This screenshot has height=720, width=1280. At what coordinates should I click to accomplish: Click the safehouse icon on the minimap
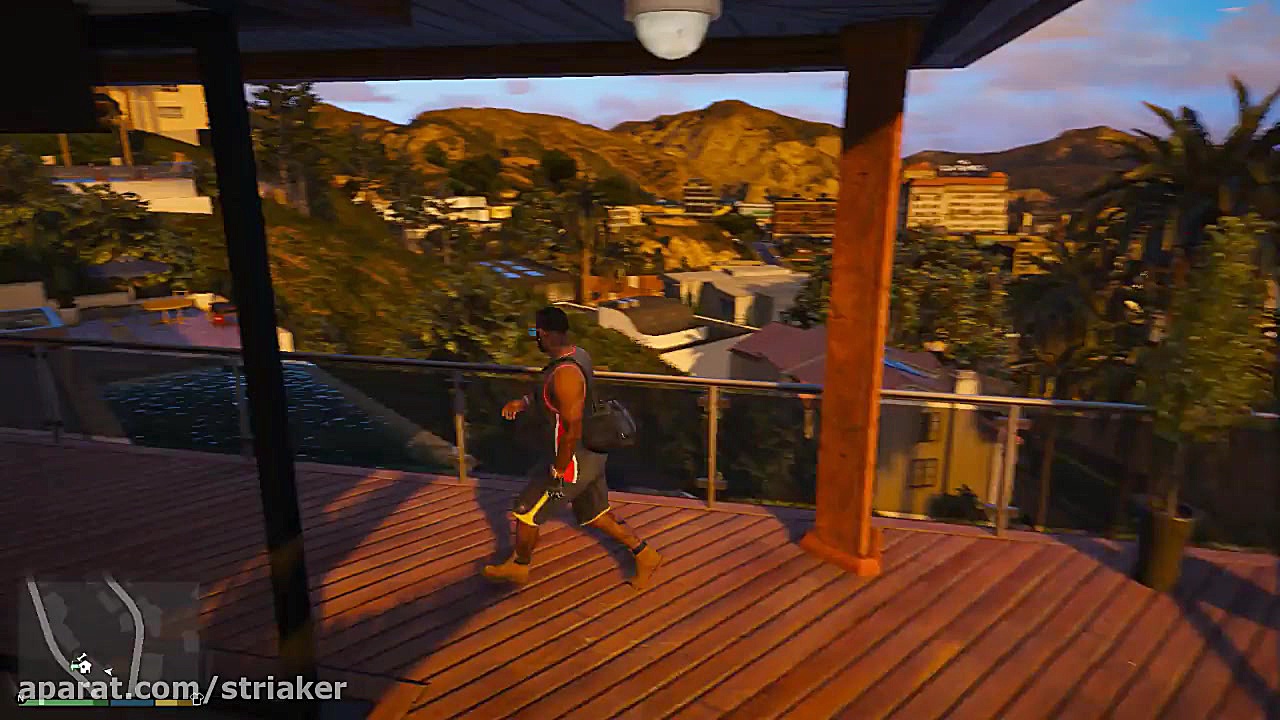tap(84, 667)
